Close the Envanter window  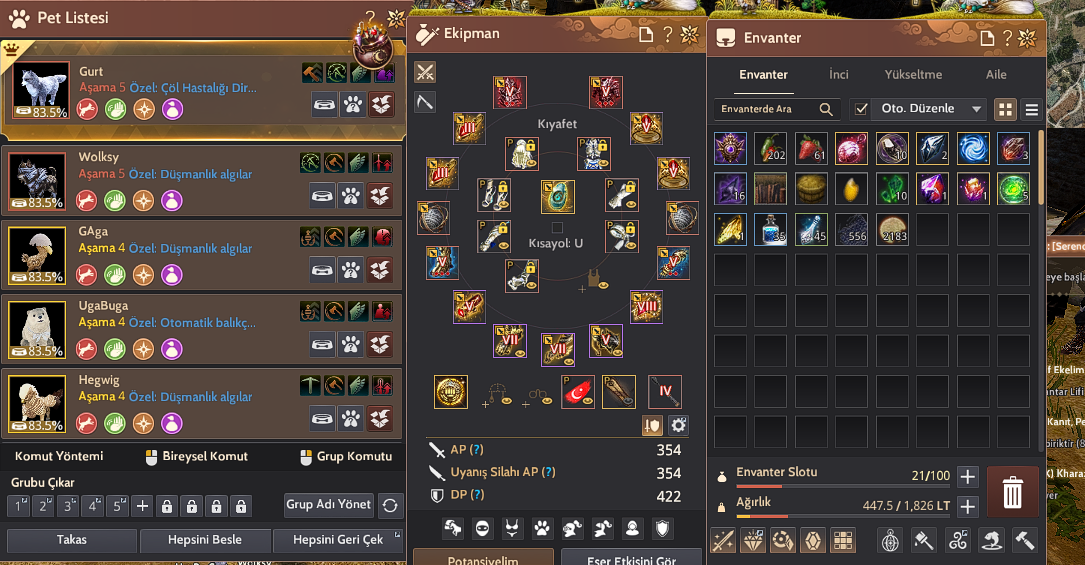point(1027,37)
